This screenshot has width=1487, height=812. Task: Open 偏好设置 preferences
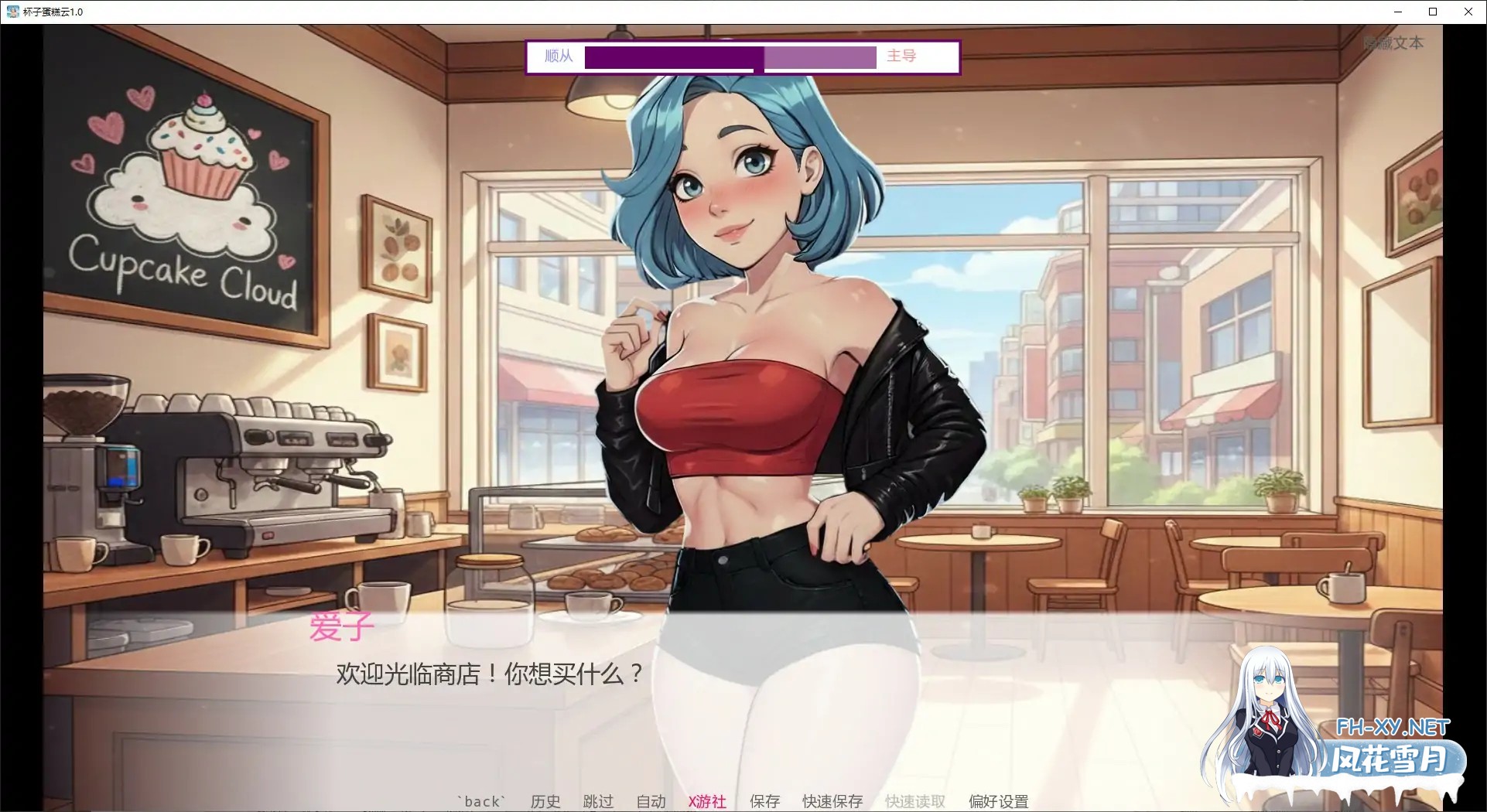998,801
